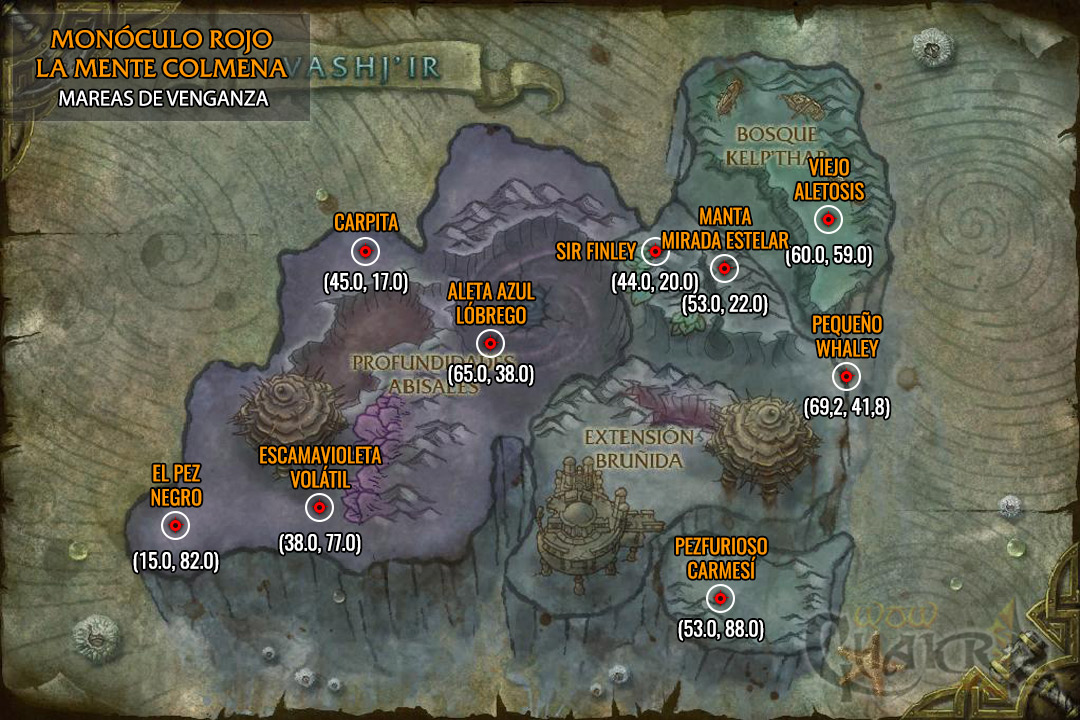Choose the Escamavioleta Volátil marker

[x=319, y=508]
